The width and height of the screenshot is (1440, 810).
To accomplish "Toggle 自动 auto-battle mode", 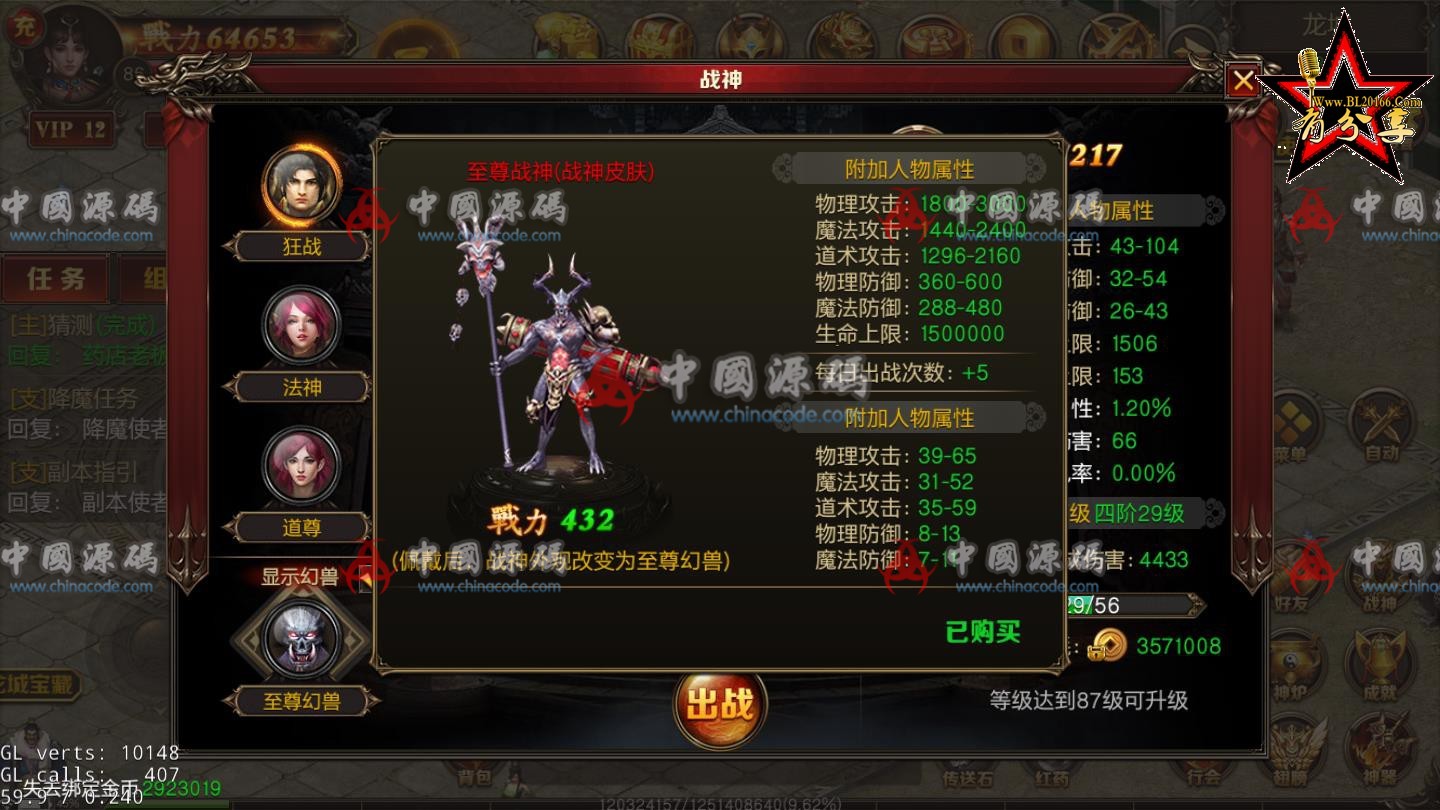I will pos(1381,421).
